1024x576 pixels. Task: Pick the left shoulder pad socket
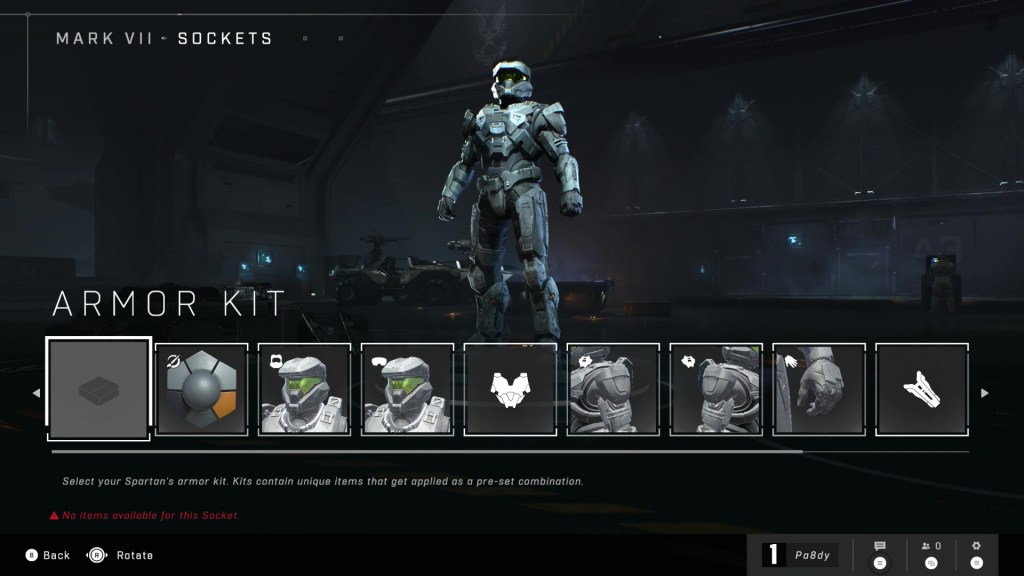pos(613,389)
